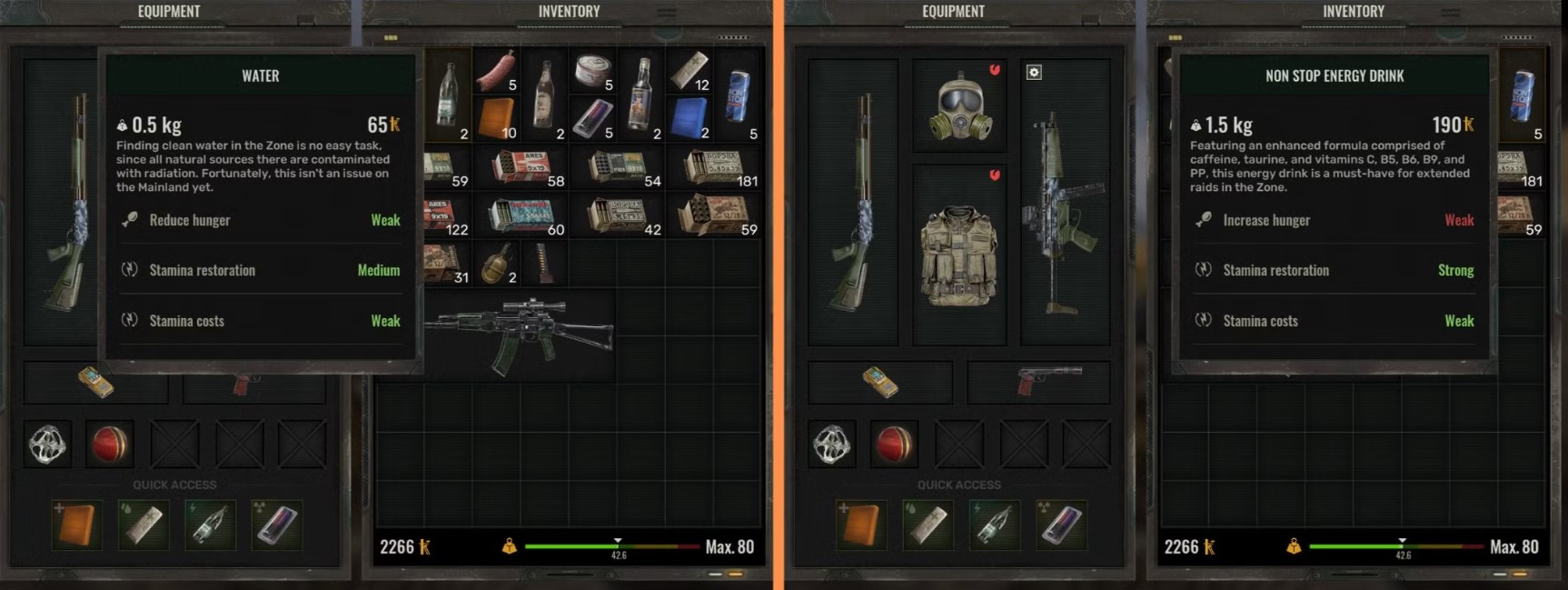The width and height of the screenshot is (1568, 590).
Task: Open the gear icon on rifle slot
Action: [x=1034, y=73]
